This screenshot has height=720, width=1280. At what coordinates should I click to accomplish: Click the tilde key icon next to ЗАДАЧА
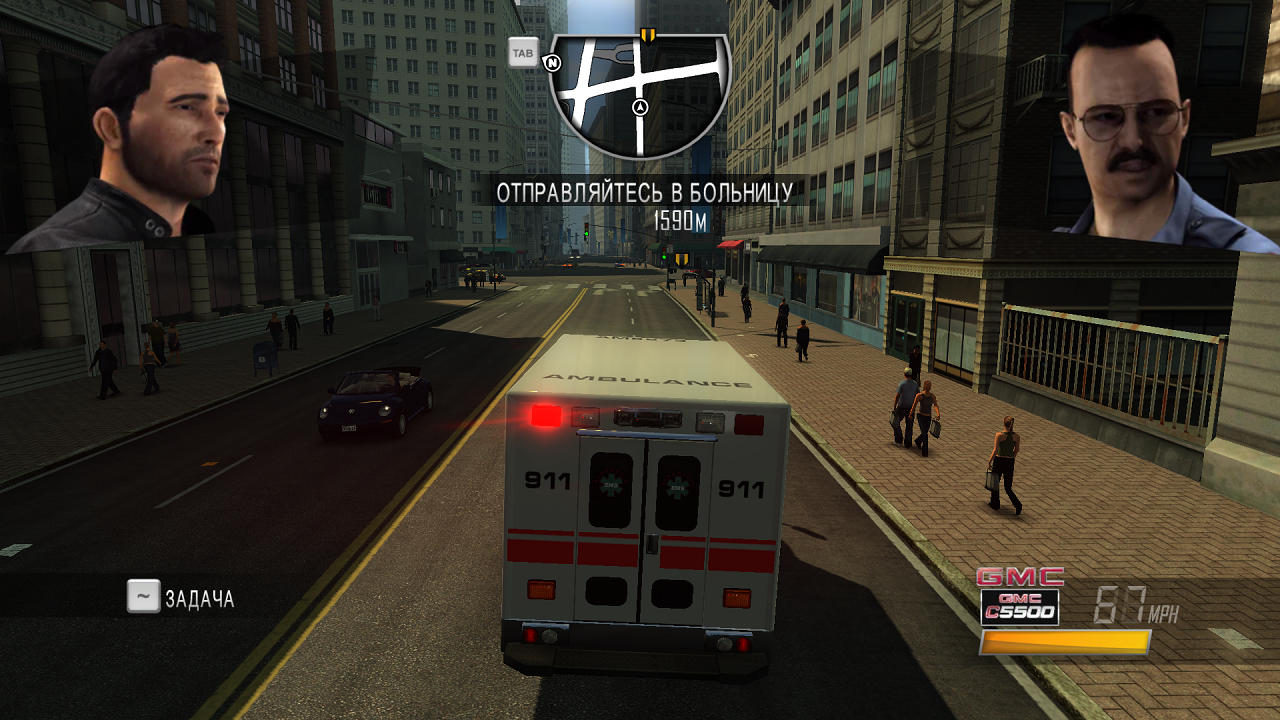coord(143,597)
